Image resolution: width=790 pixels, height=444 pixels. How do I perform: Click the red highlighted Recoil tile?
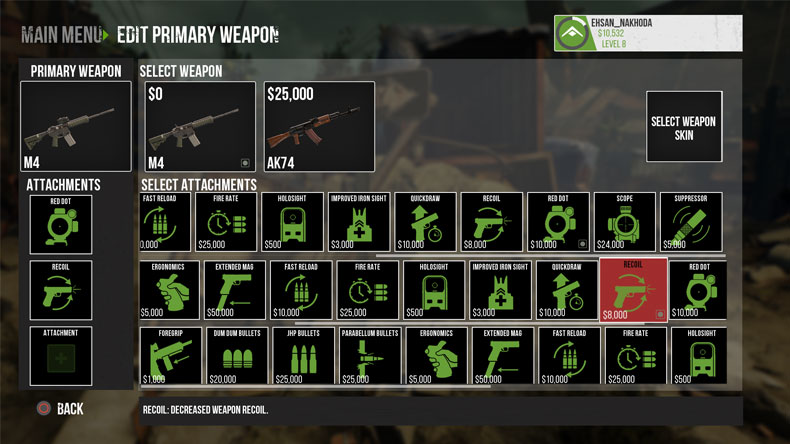(633, 290)
